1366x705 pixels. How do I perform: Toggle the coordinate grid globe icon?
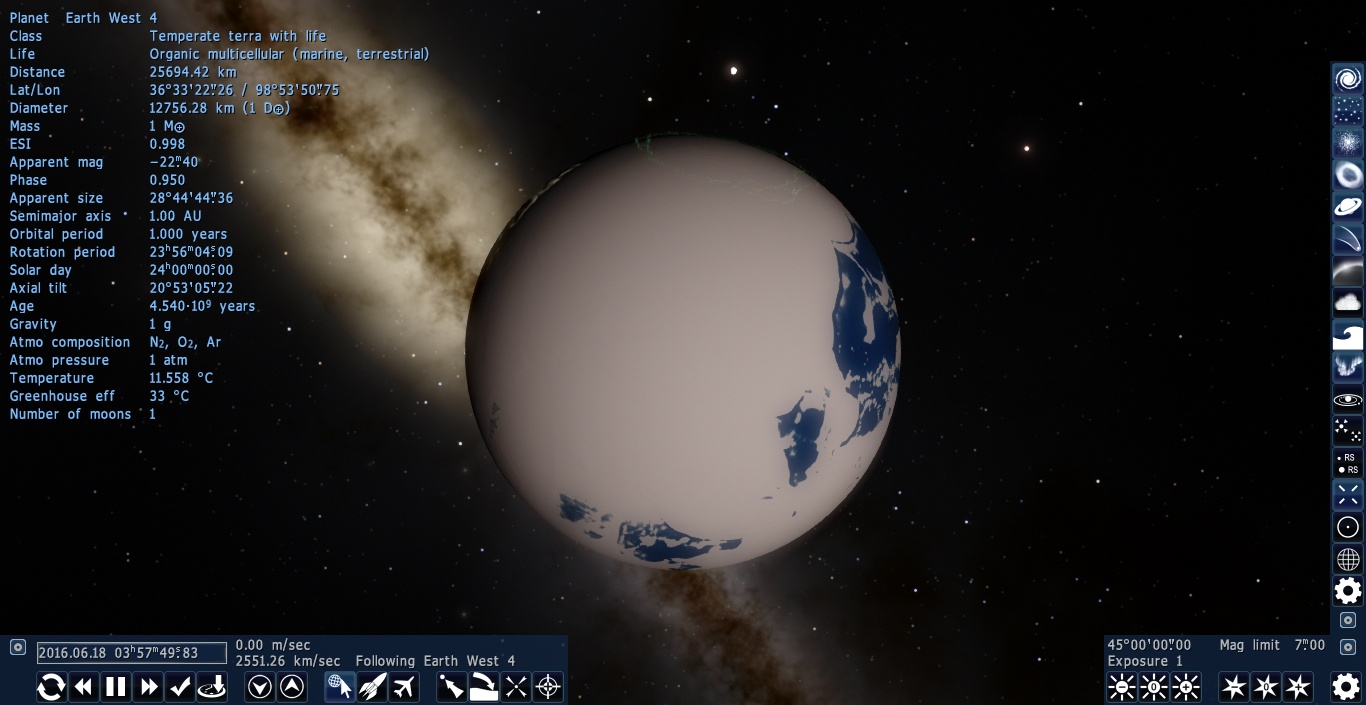[x=1348, y=559]
